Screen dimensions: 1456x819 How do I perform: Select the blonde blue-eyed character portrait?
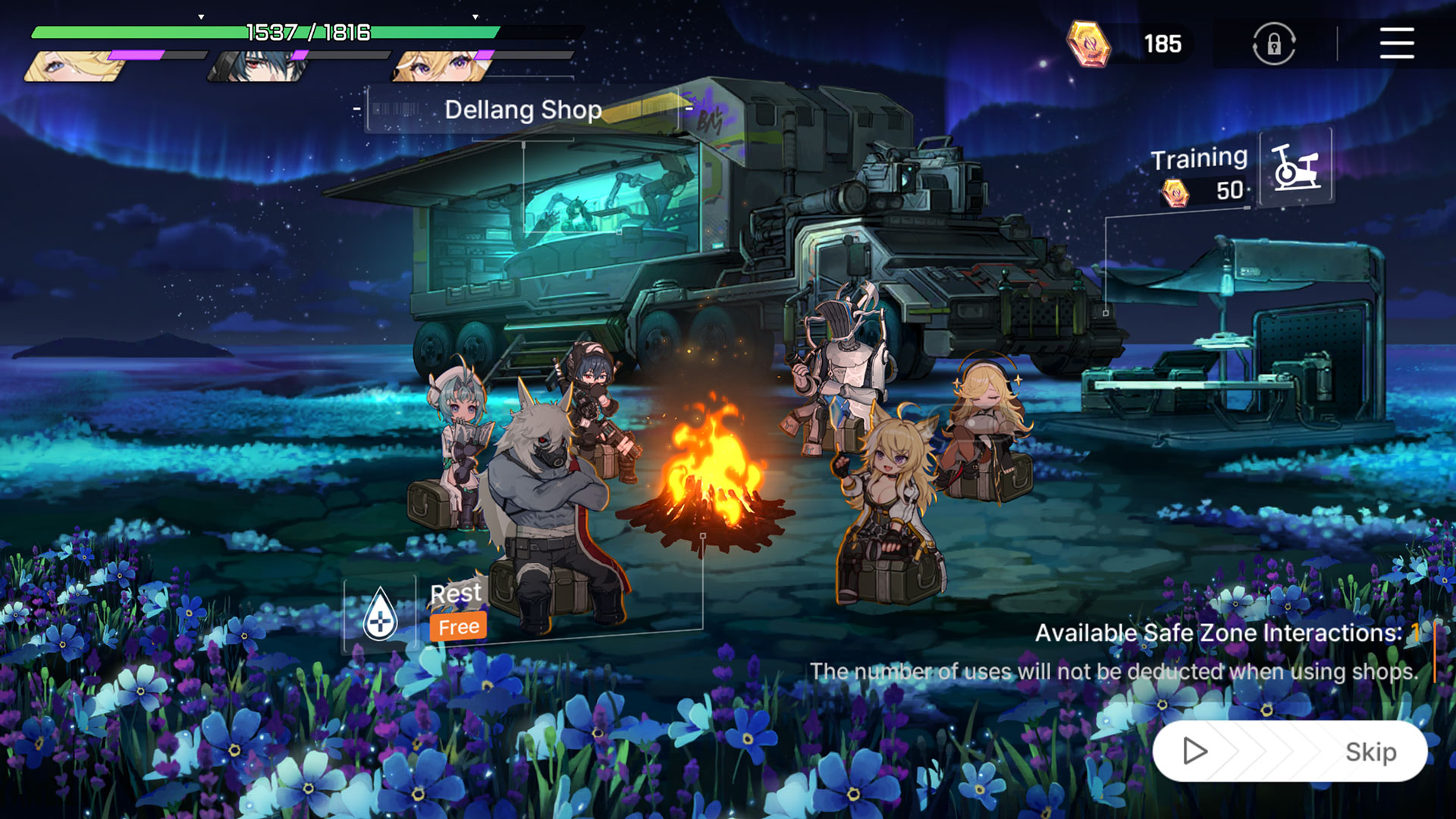pos(76,67)
